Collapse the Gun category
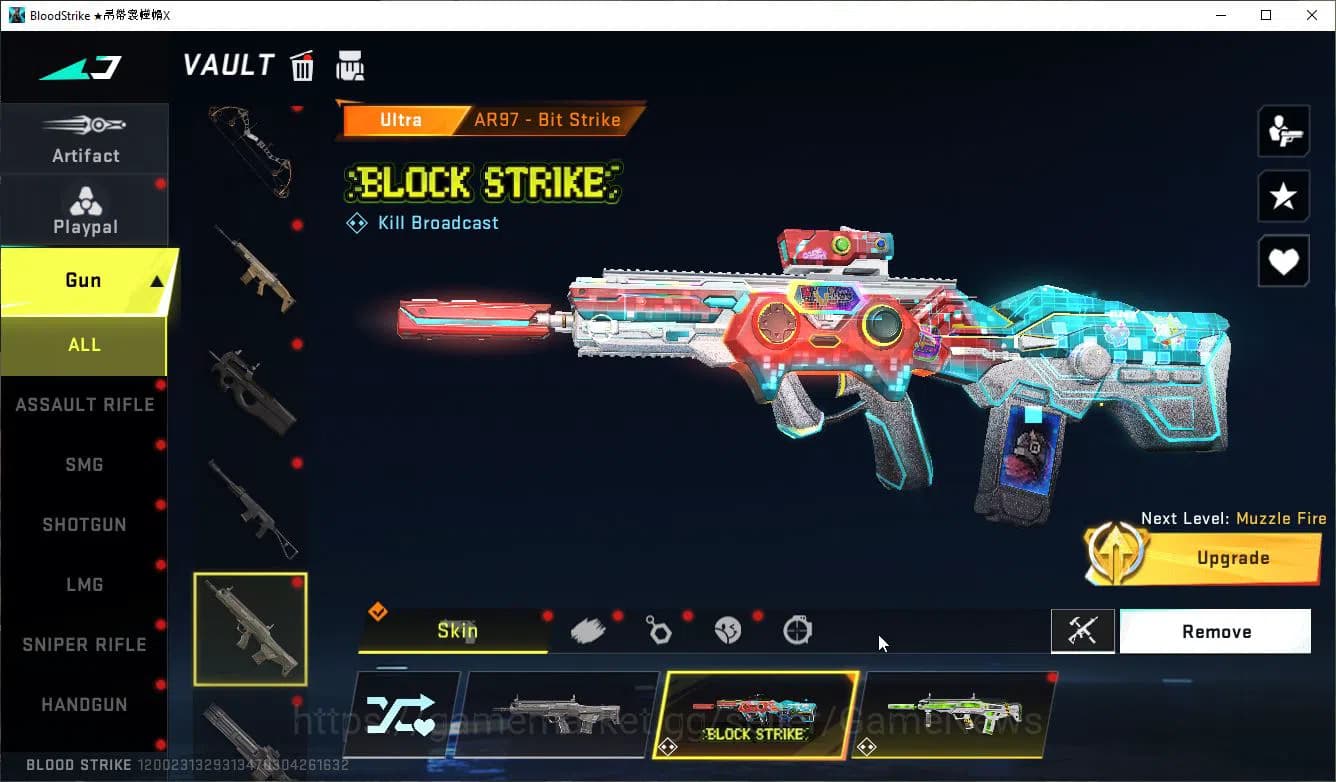Screen dimensions: 1336x782 [x=85, y=281]
